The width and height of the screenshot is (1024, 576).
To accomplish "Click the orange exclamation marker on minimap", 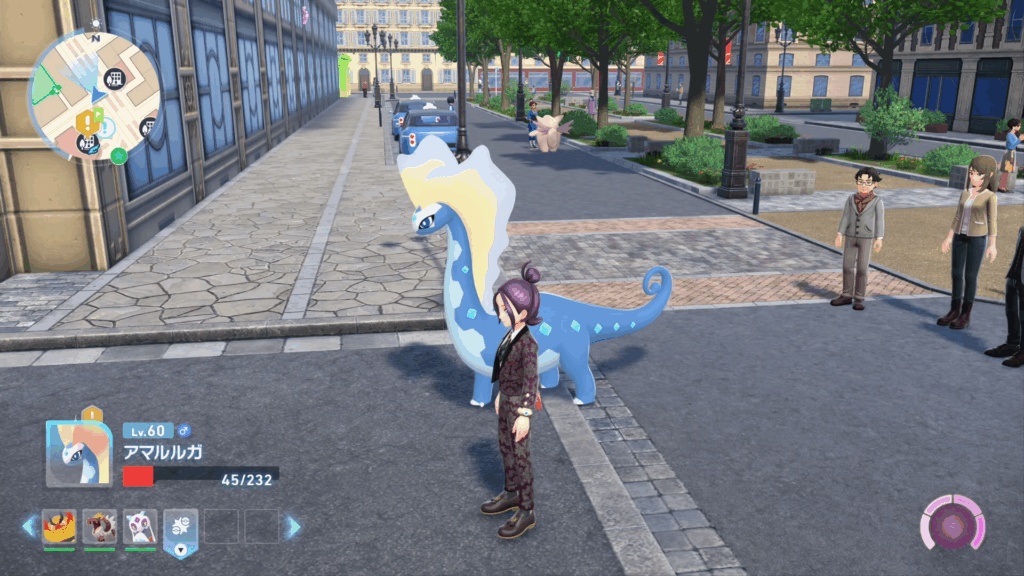I will (x=86, y=122).
